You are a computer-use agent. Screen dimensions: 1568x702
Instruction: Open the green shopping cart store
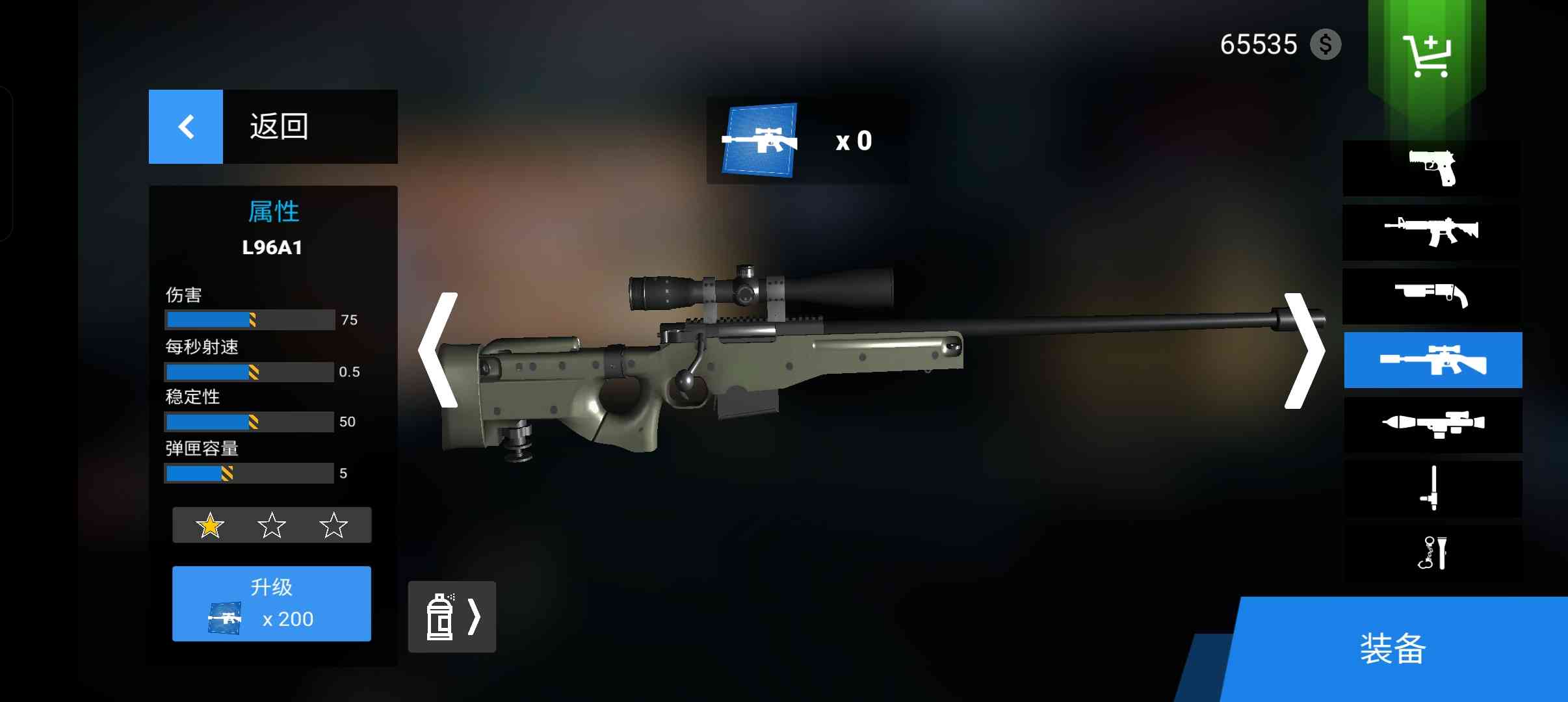click(x=1427, y=57)
